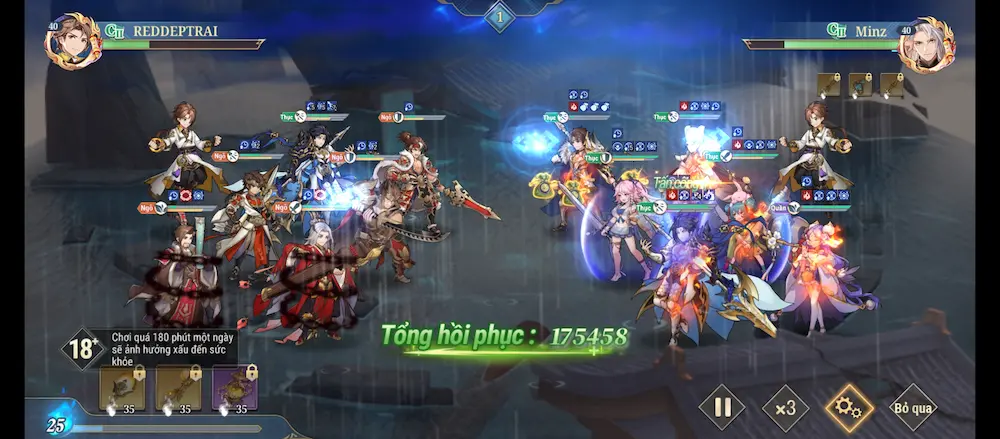Toggle the auto-battle gears button
The width and height of the screenshot is (1000, 439).
(849, 407)
